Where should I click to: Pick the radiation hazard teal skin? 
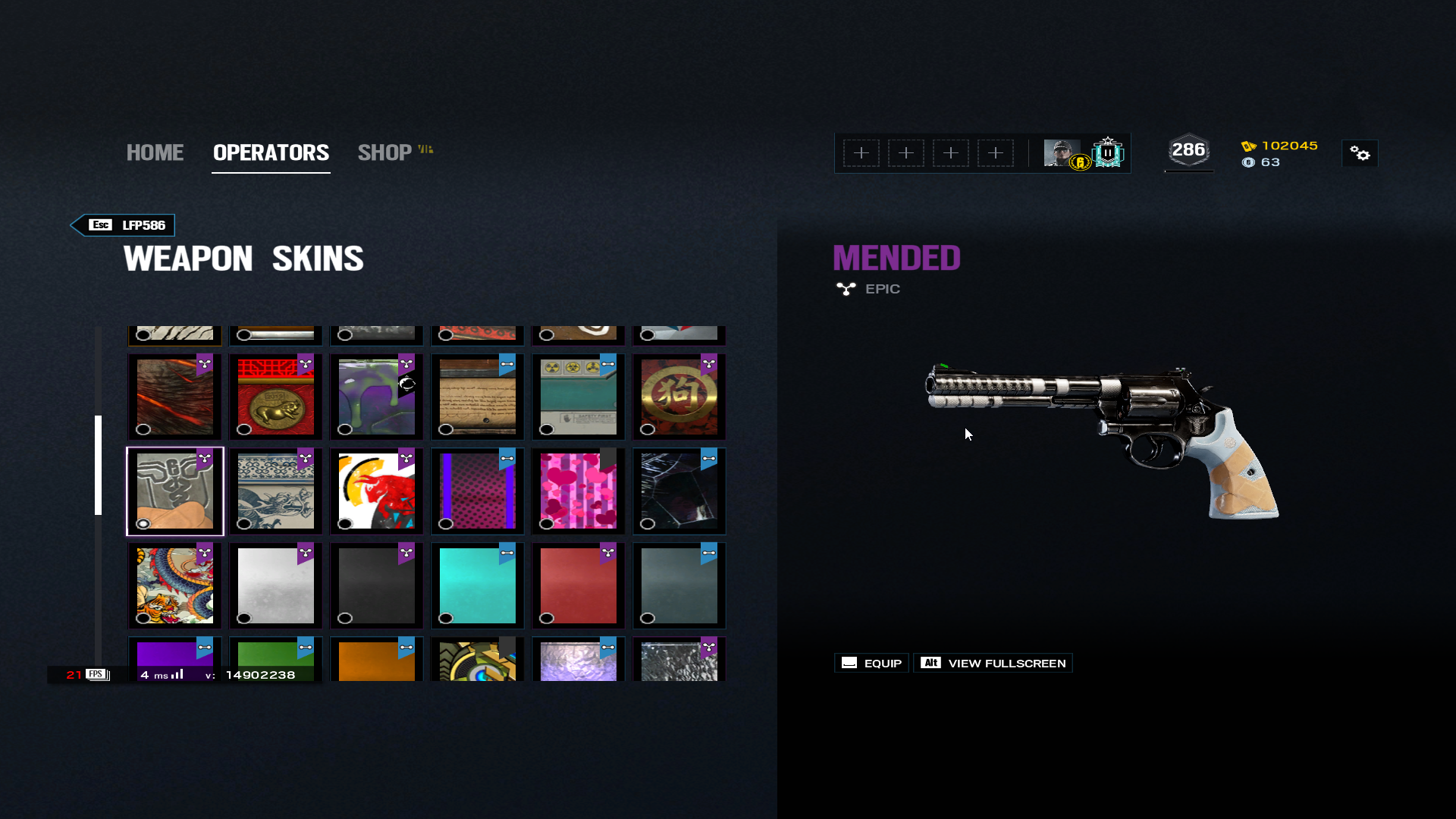[x=579, y=397]
